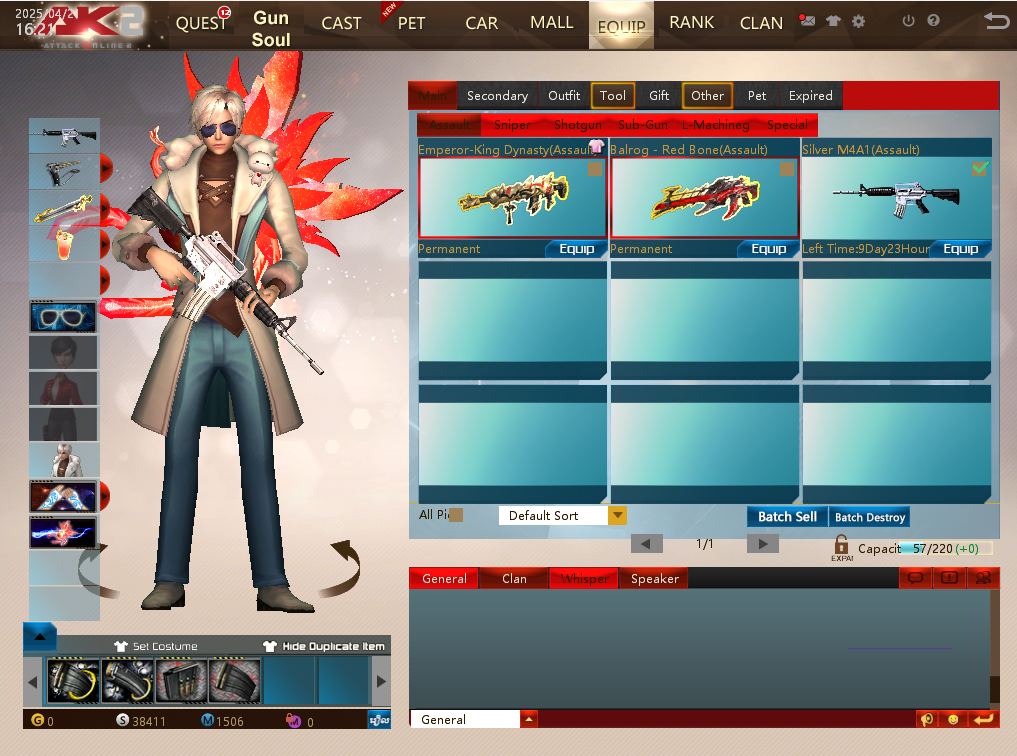Equip the Emperor-King Dynasty assault rifle
This screenshot has height=756, width=1017.
pyautogui.click(x=576, y=249)
